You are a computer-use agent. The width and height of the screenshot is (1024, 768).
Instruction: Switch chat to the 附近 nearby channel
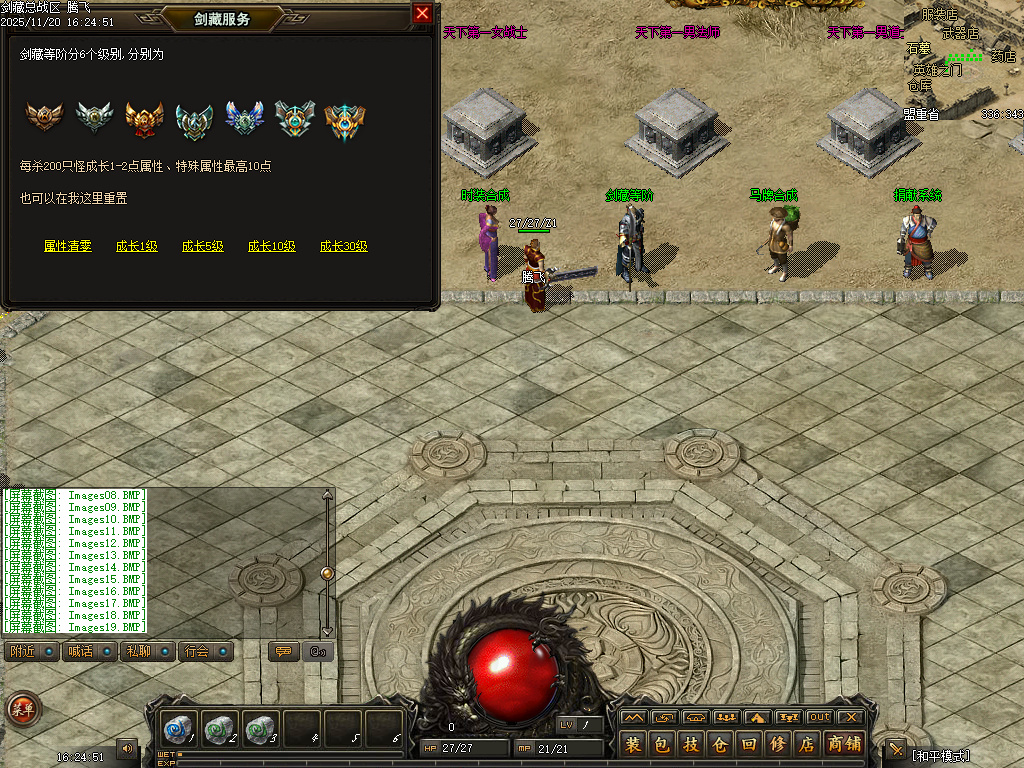(31, 652)
